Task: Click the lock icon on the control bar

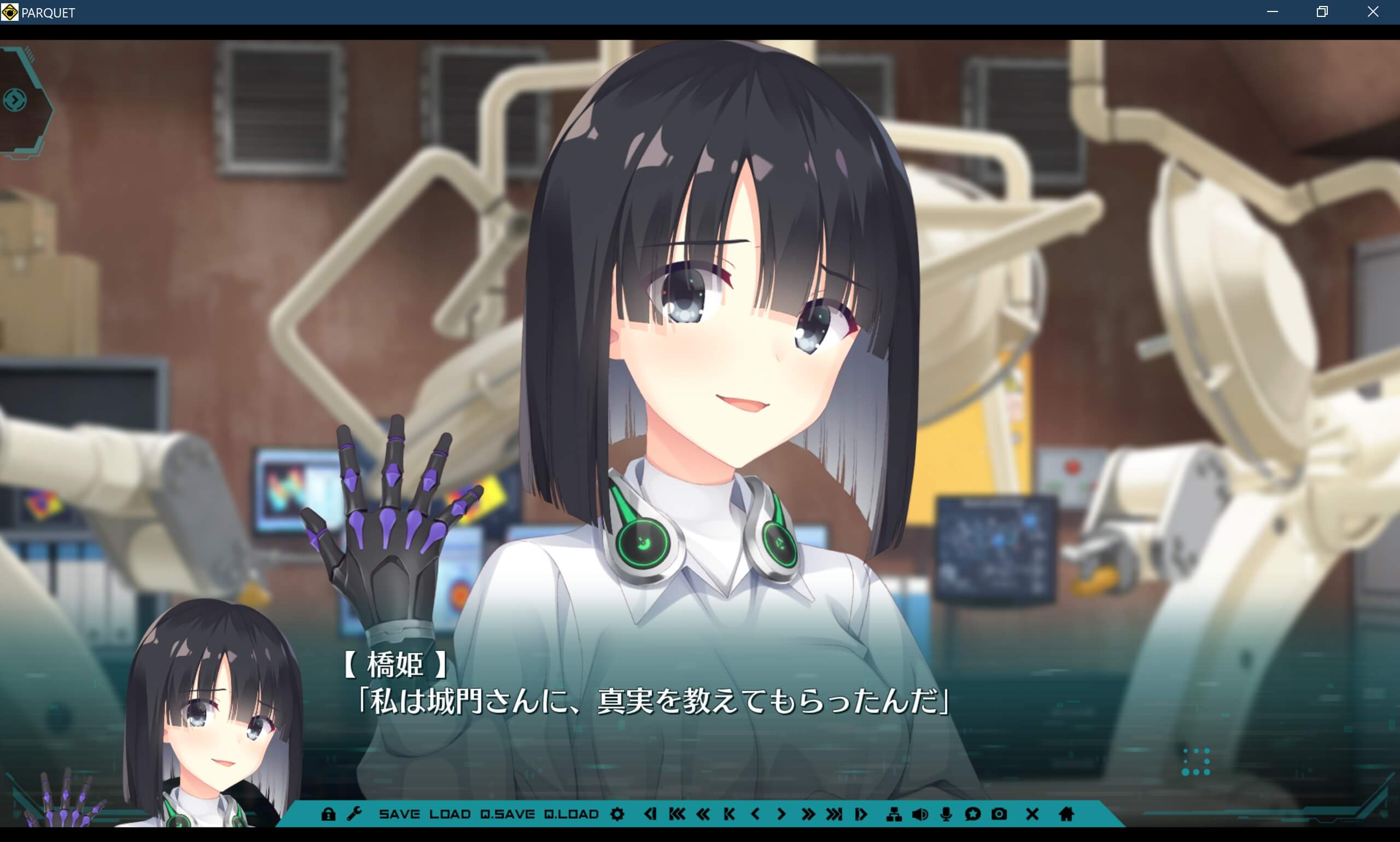Action: click(x=330, y=815)
